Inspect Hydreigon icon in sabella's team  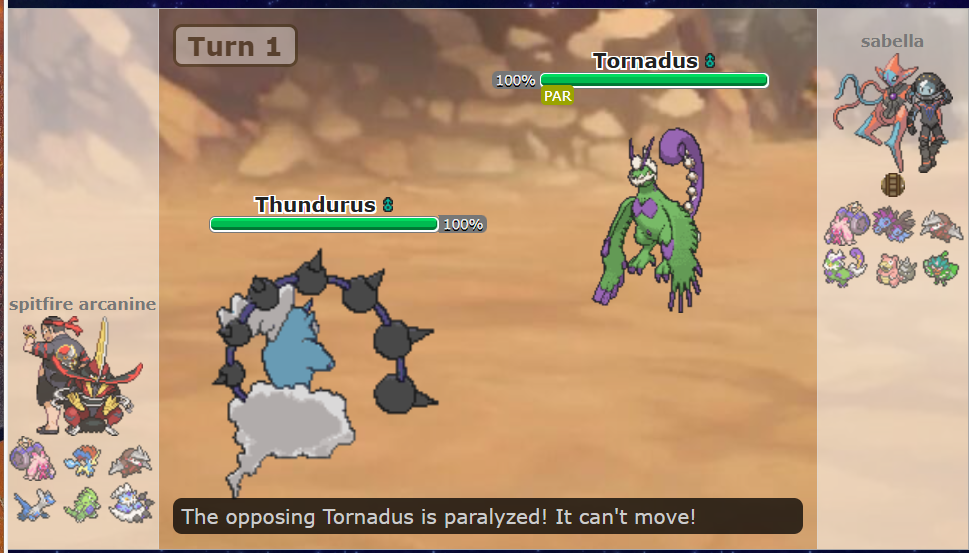tap(892, 226)
